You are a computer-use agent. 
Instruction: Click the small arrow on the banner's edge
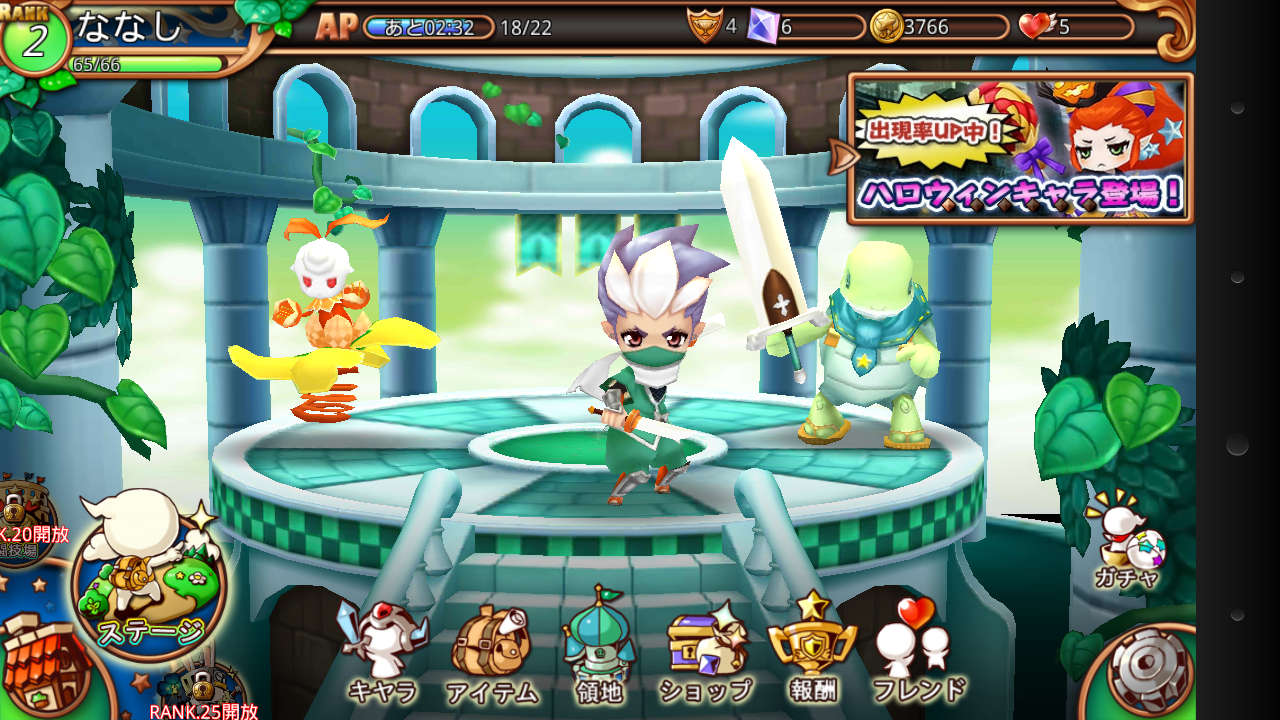pyautogui.click(x=842, y=155)
